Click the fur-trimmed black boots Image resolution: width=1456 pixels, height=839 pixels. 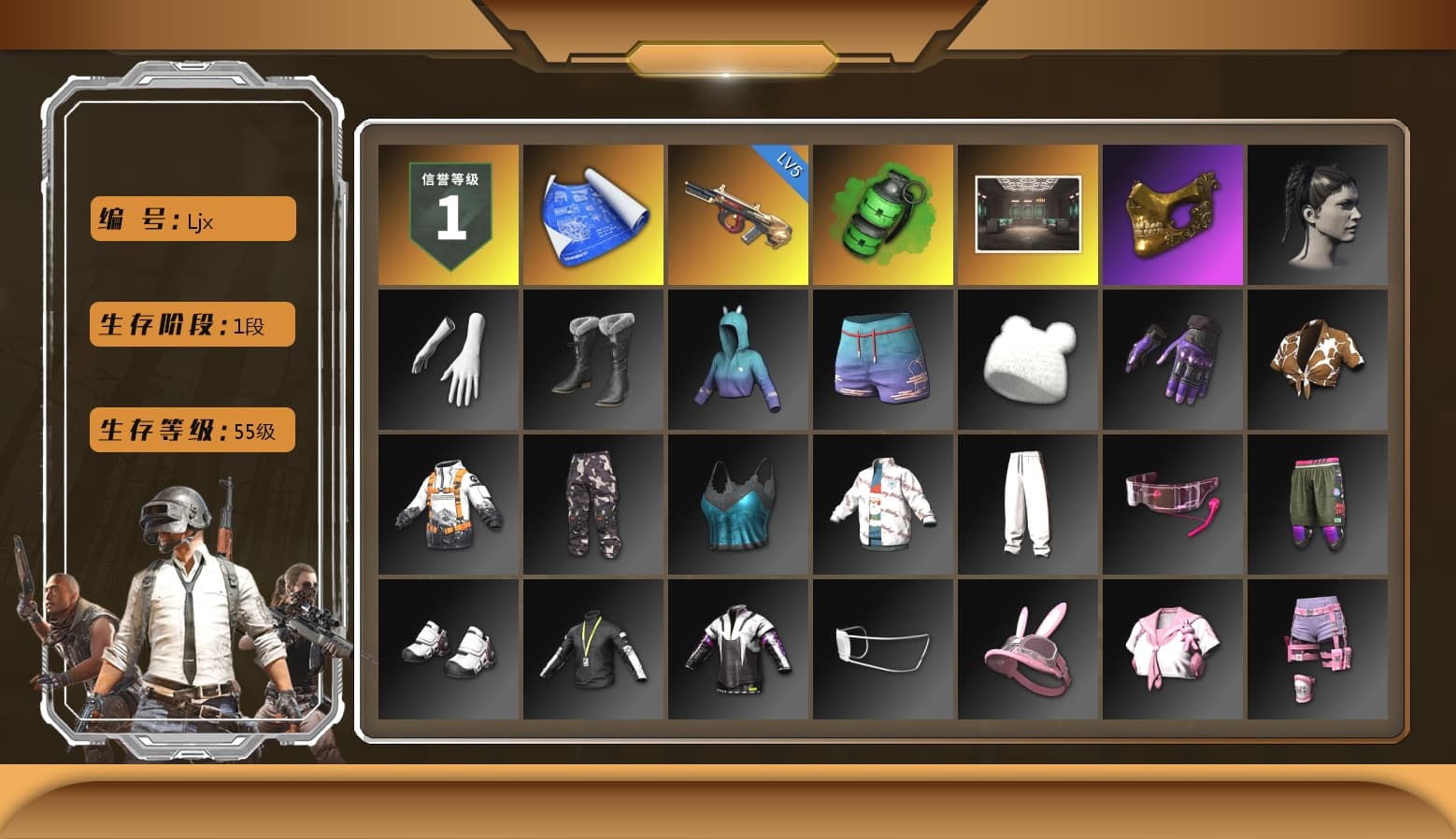point(592,358)
